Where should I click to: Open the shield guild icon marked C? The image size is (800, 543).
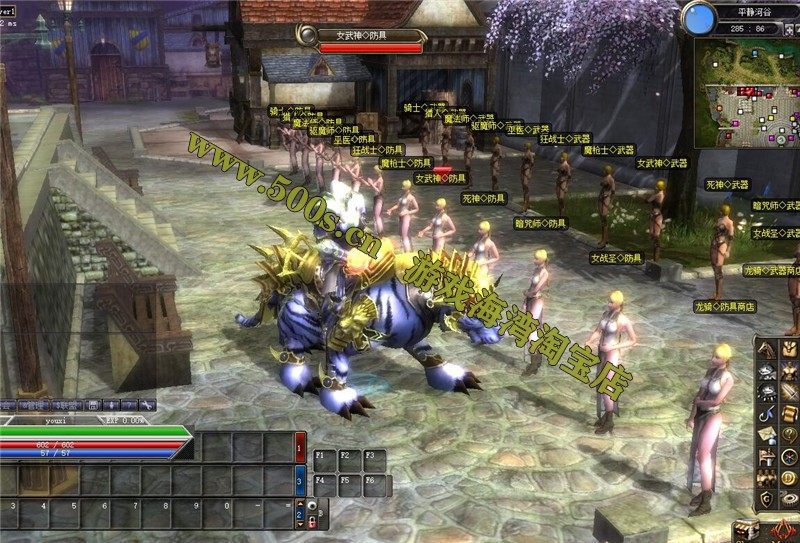click(x=766, y=498)
